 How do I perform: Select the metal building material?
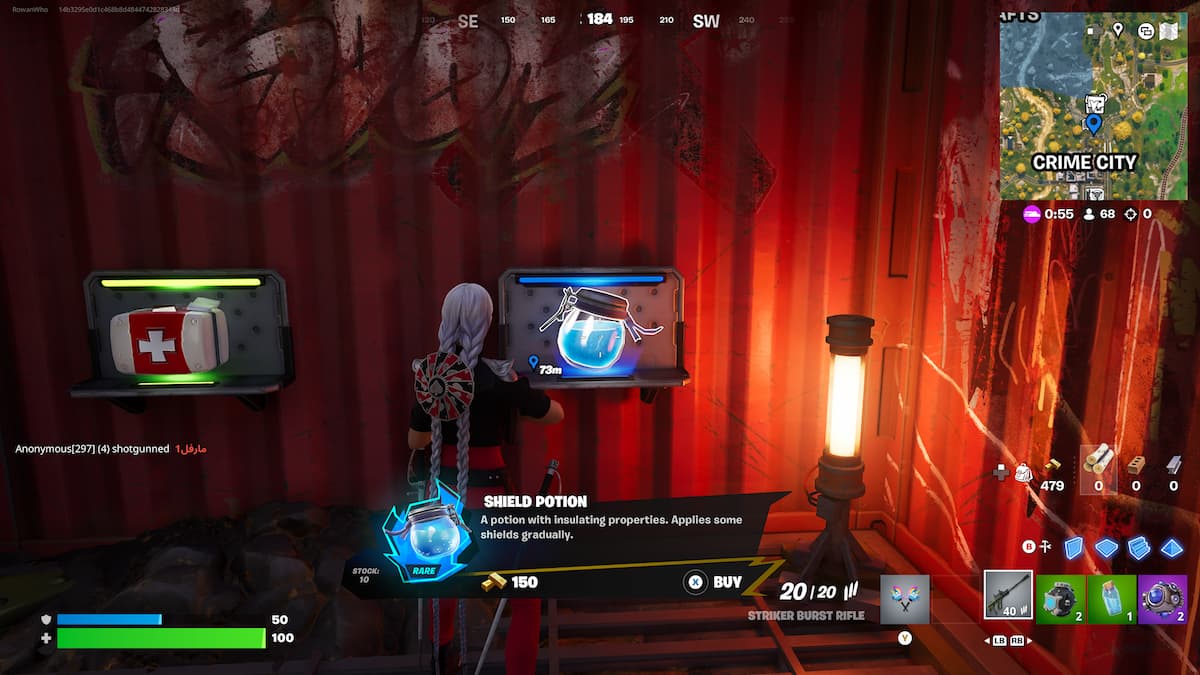pyautogui.click(x=1173, y=463)
